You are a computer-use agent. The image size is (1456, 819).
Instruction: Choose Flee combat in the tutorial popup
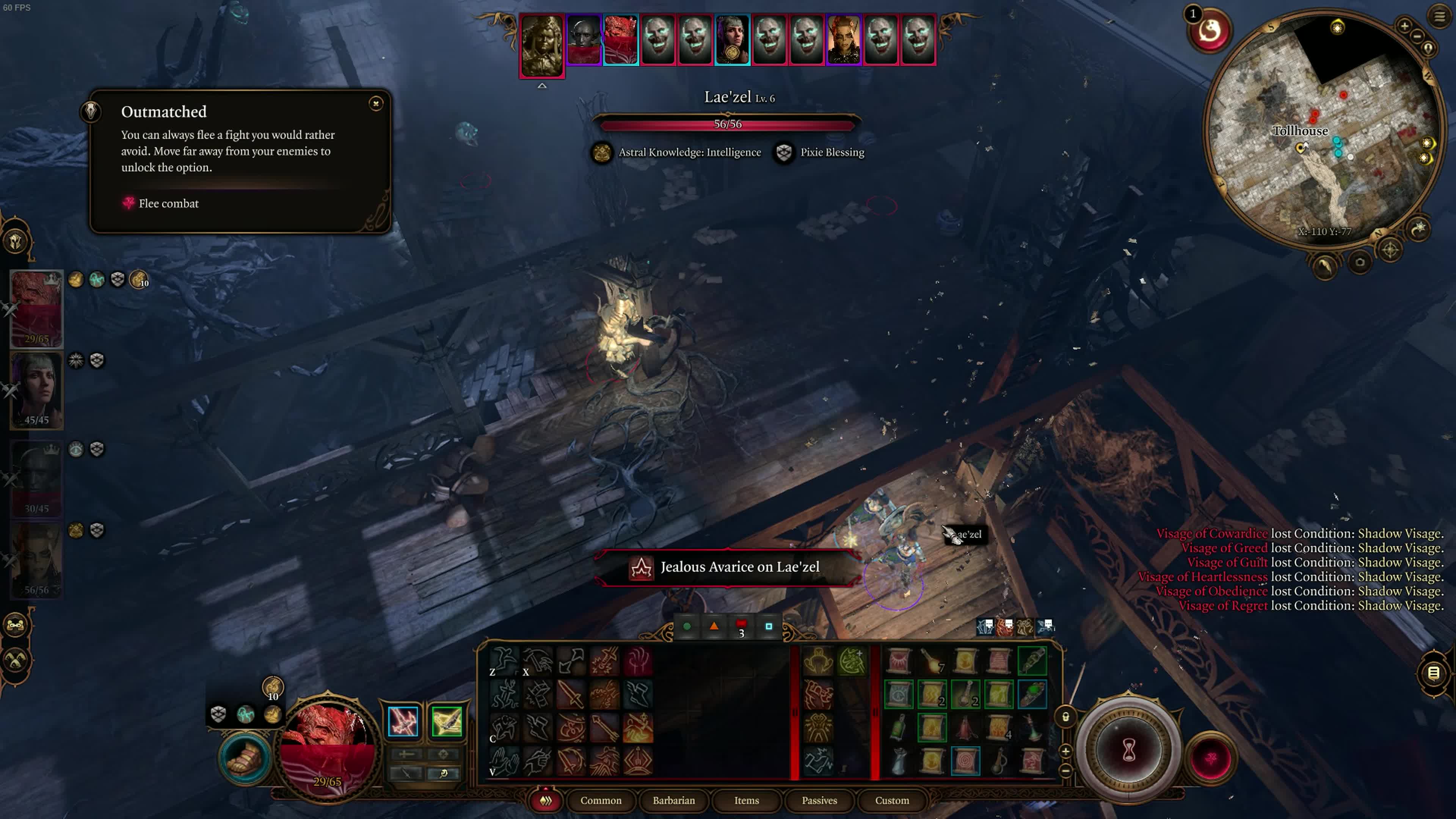pyautogui.click(x=168, y=204)
